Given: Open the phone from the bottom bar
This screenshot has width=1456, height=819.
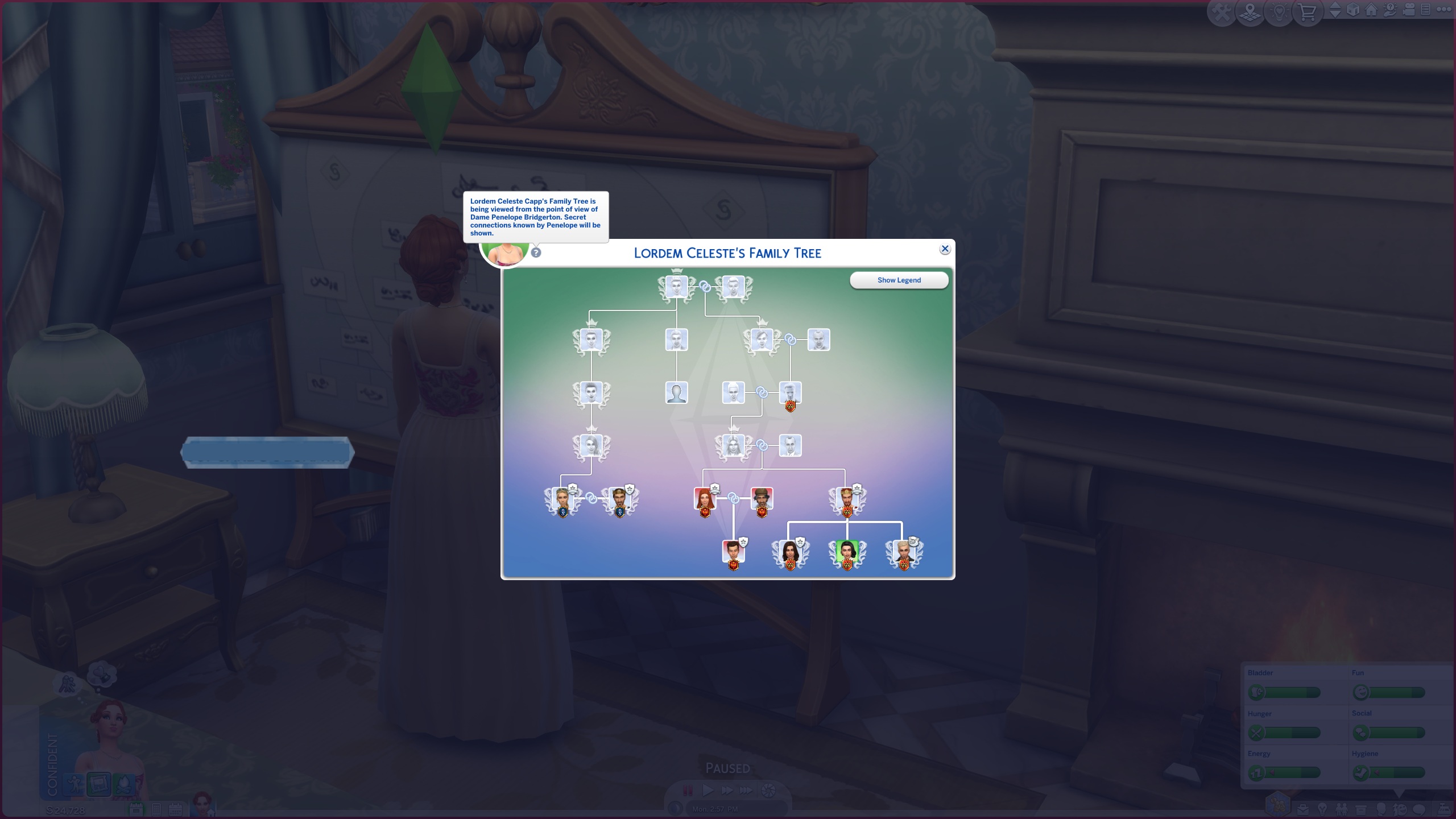Looking at the screenshot, I should click(x=158, y=810).
